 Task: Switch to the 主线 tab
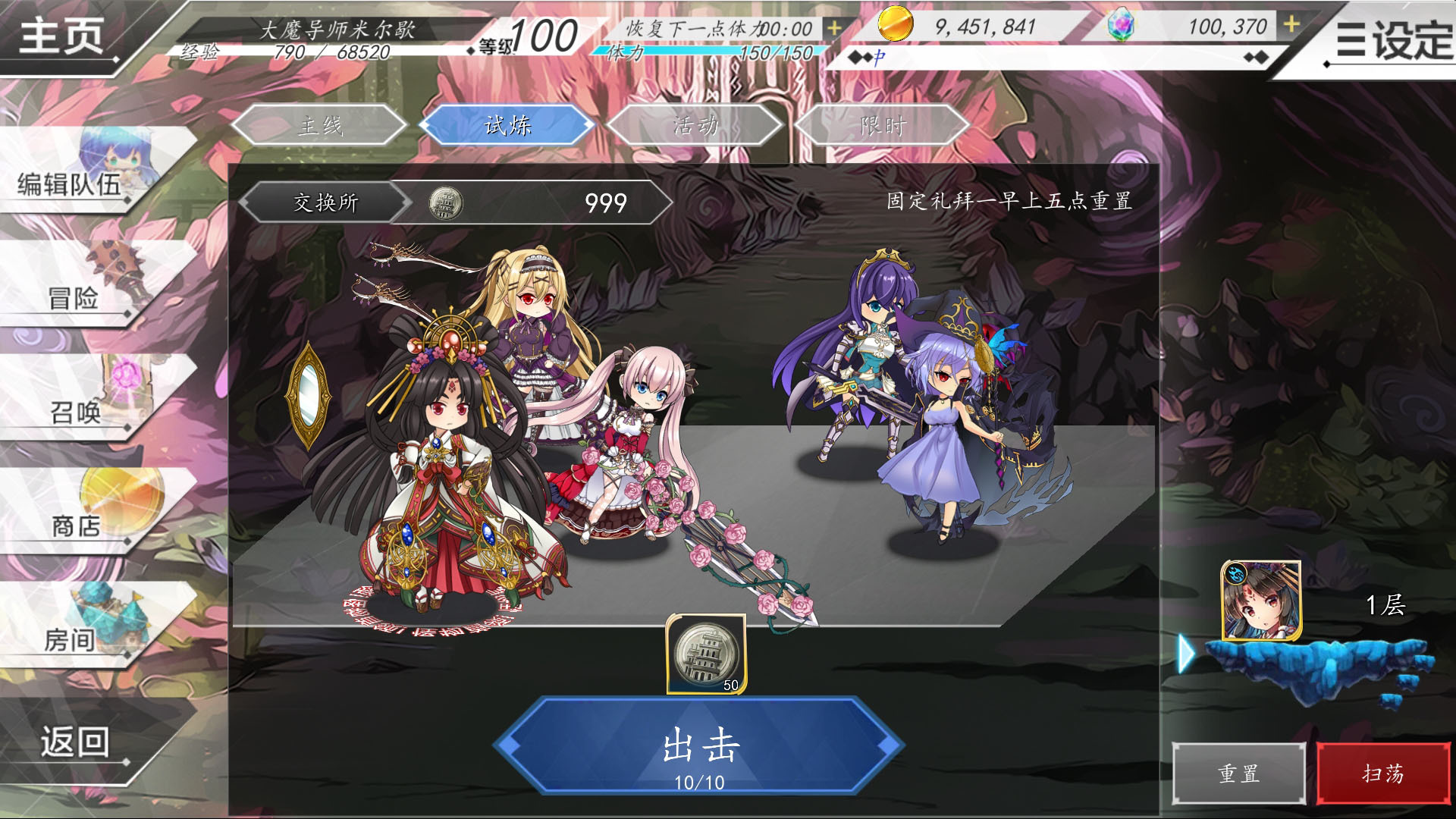[319, 125]
